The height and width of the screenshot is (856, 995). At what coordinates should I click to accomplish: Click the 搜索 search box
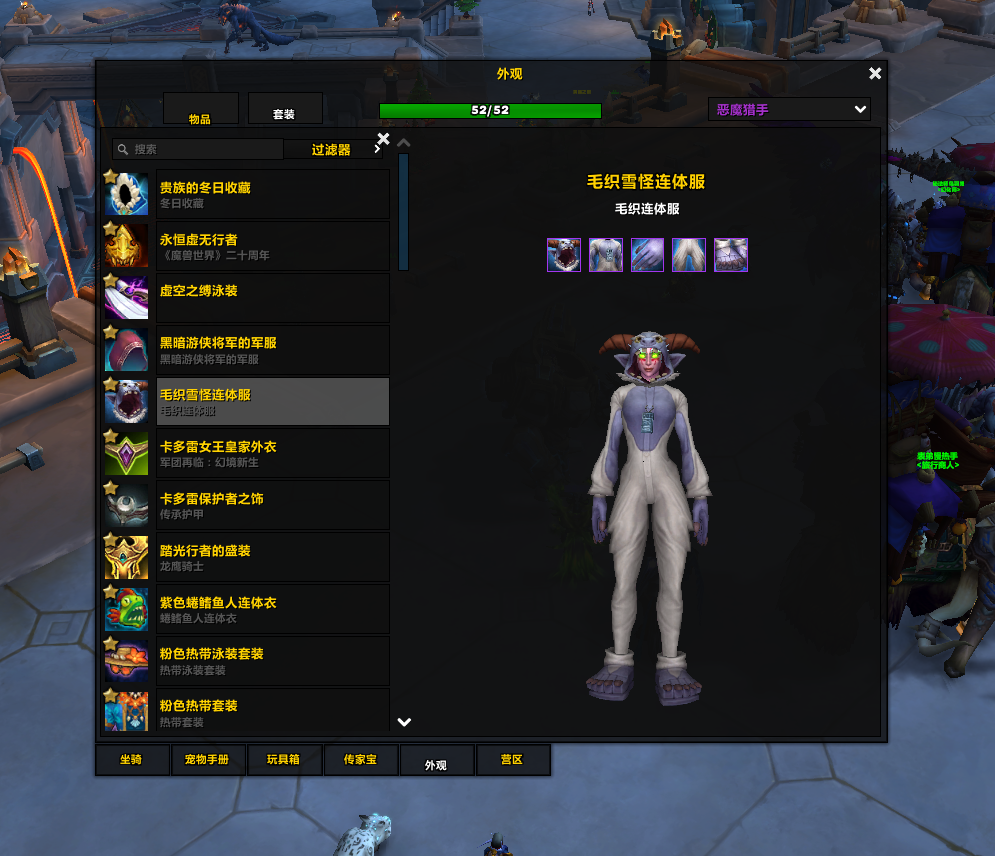(200, 149)
